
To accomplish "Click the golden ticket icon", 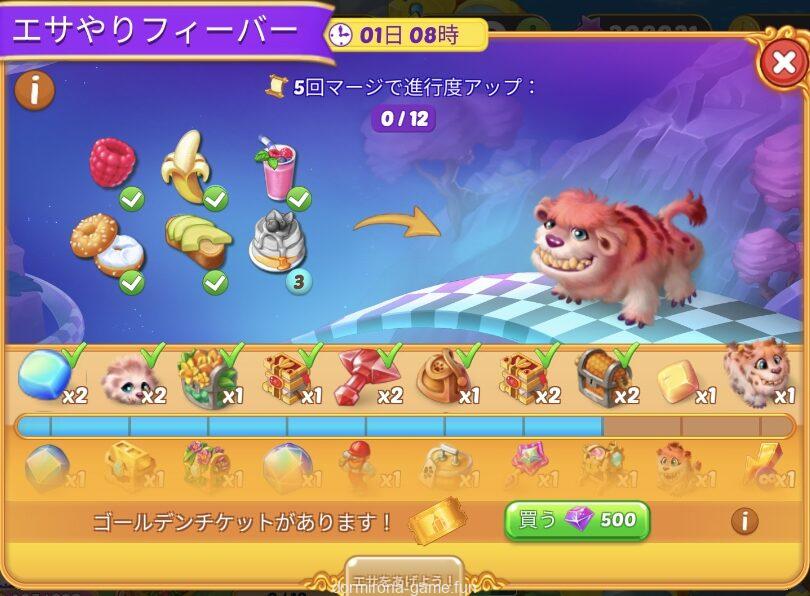I will pyautogui.click(x=438, y=521).
